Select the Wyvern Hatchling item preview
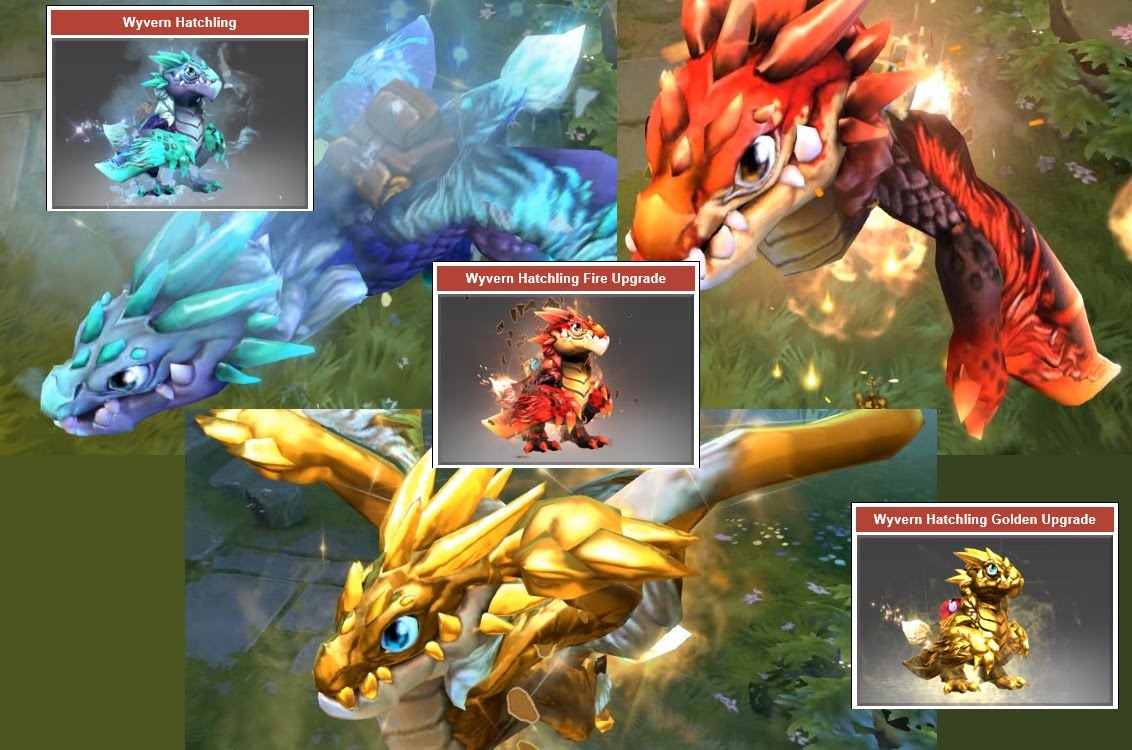Screen dimensions: 1132x750 click(x=180, y=123)
